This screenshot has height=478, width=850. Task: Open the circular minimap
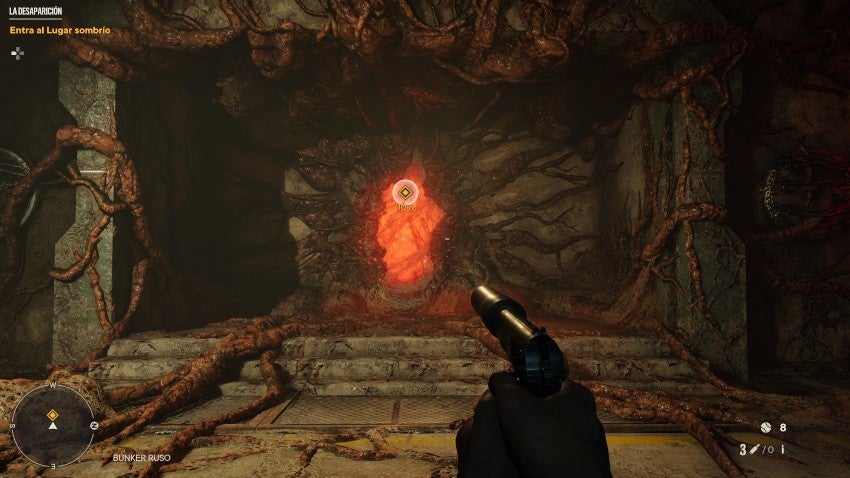point(52,424)
